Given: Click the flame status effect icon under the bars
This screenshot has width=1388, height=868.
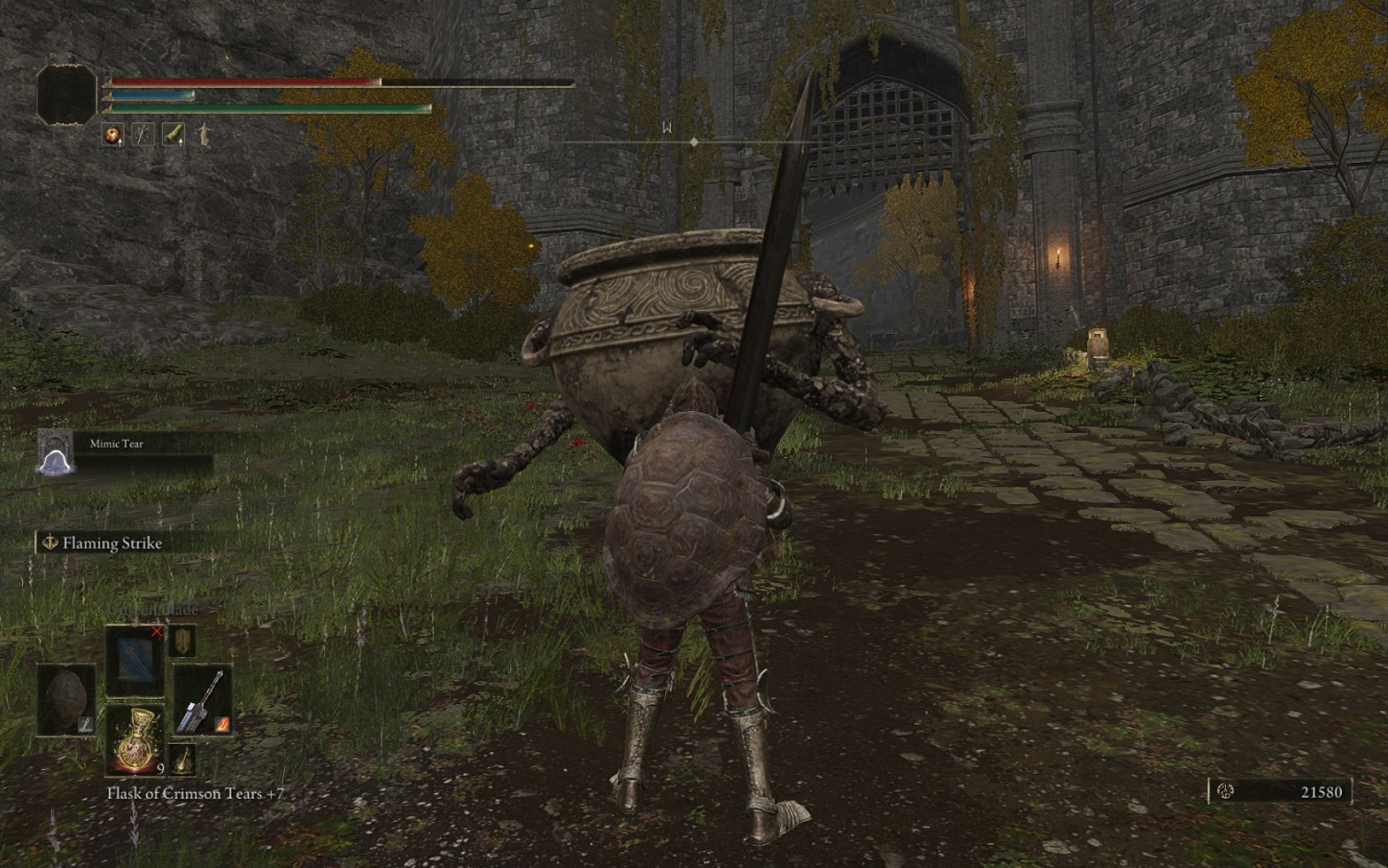Looking at the screenshot, I should 112,136.
